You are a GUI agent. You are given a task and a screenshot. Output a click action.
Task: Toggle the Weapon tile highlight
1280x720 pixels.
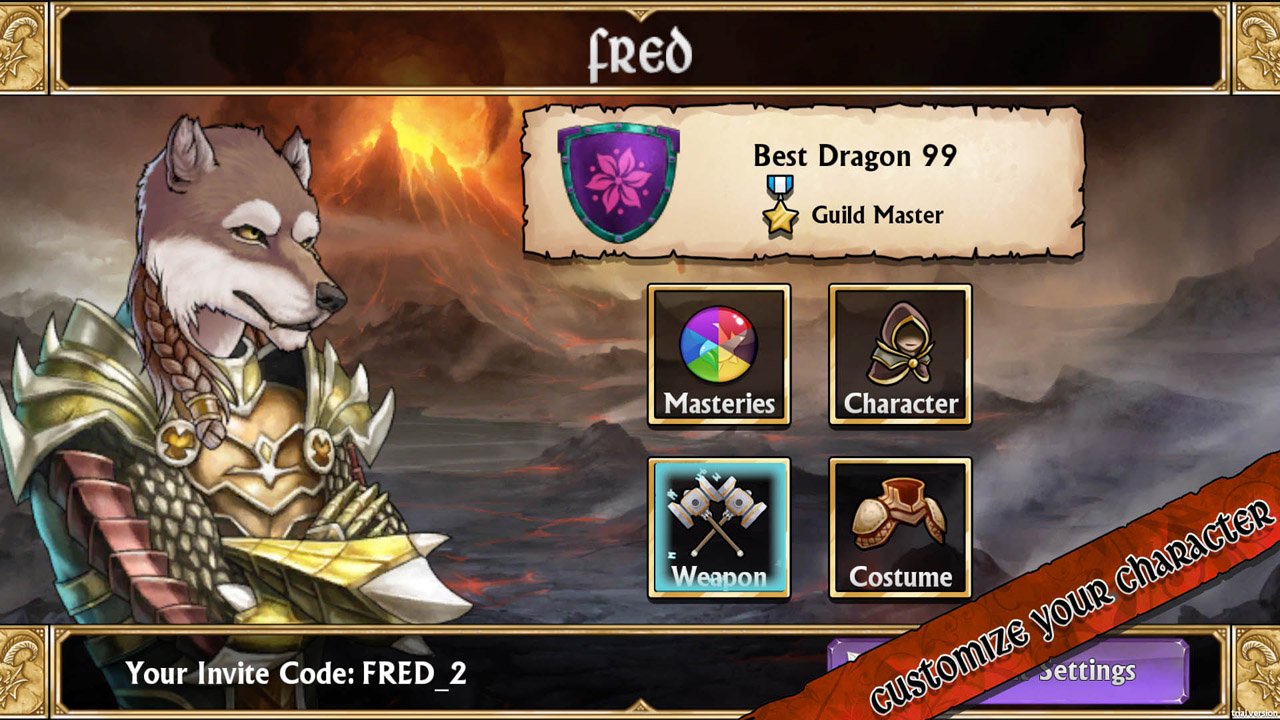718,527
